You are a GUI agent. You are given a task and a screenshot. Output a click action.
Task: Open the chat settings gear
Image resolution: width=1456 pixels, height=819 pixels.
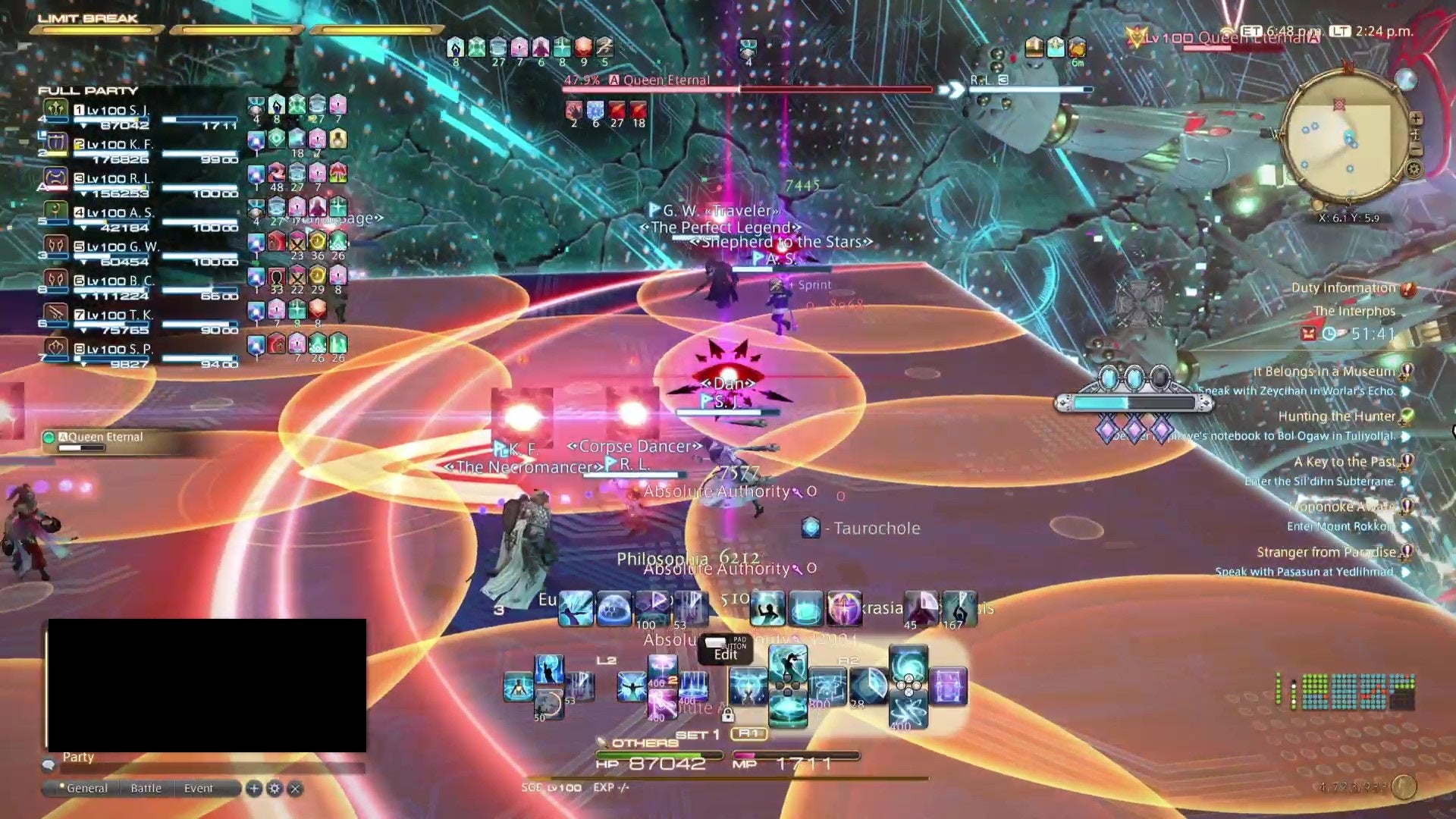[275, 789]
